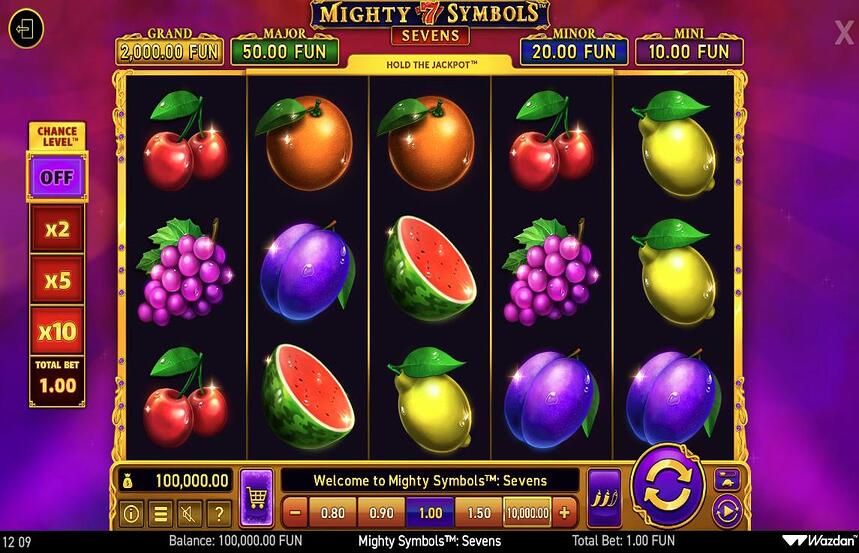The image size is (859, 553).
Task: Choose the 0.90 bet value
Action: (381, 513)
